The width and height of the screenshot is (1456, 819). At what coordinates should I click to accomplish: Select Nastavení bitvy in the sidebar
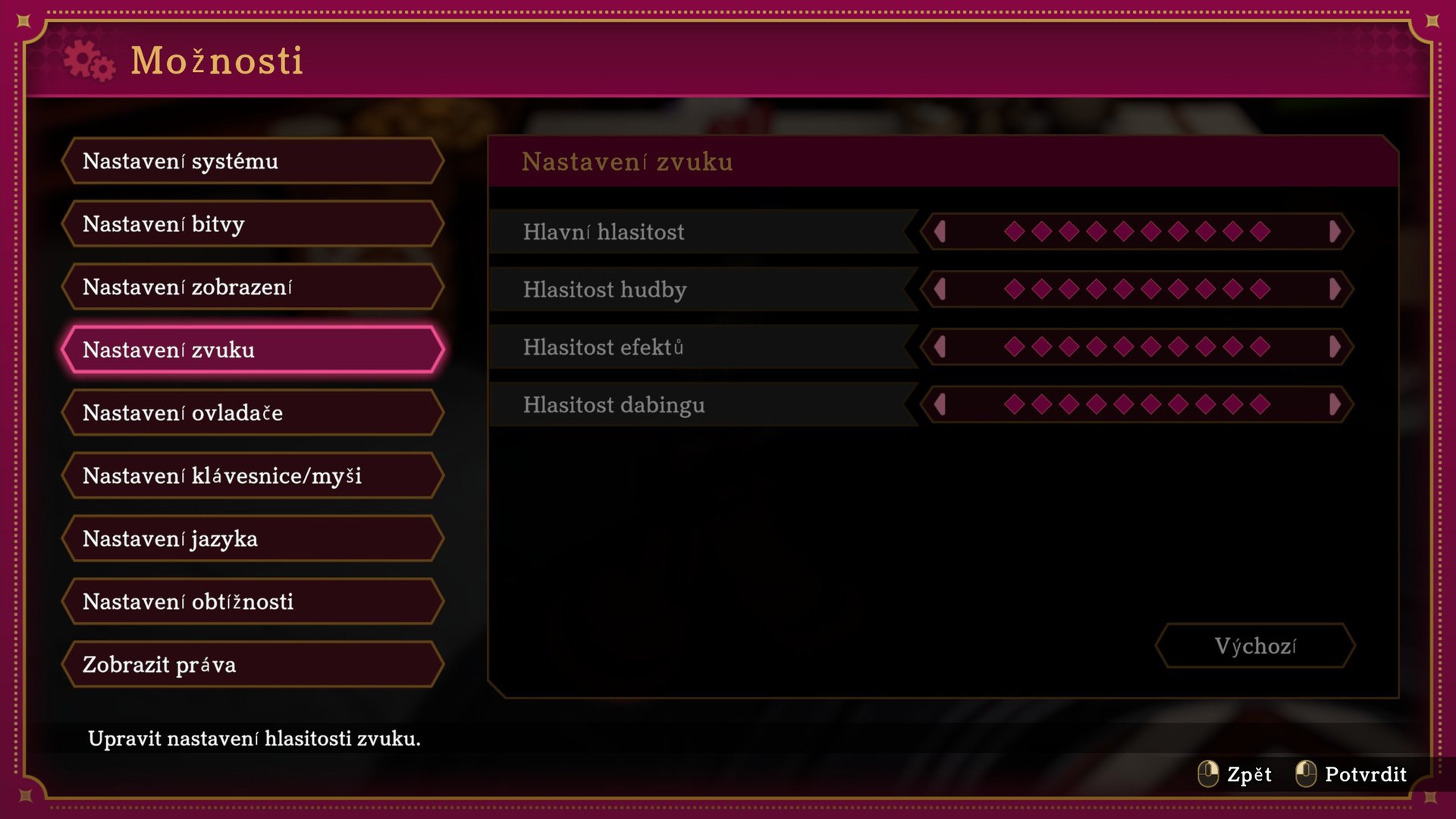(x=254, y=224)
